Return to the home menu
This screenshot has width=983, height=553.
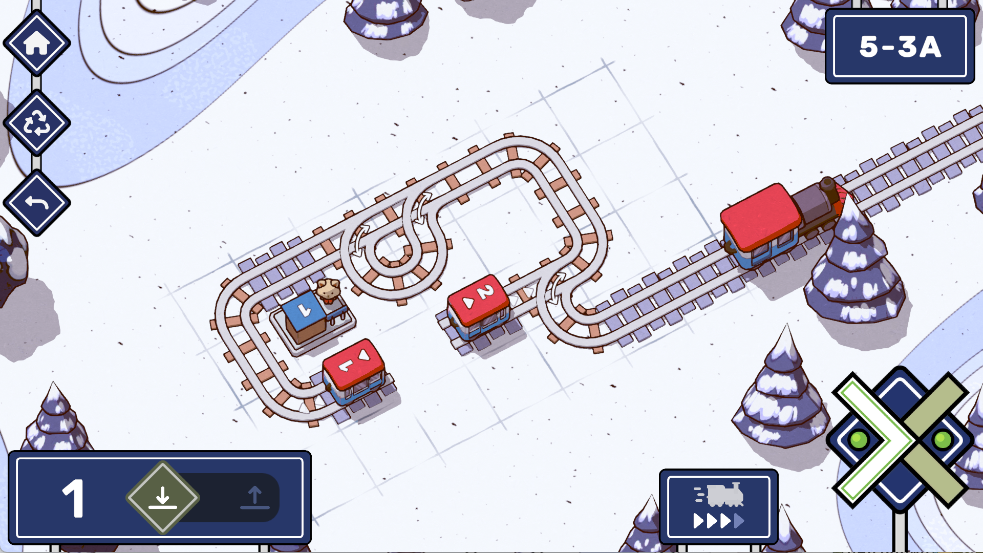click(x=37, y=43)
